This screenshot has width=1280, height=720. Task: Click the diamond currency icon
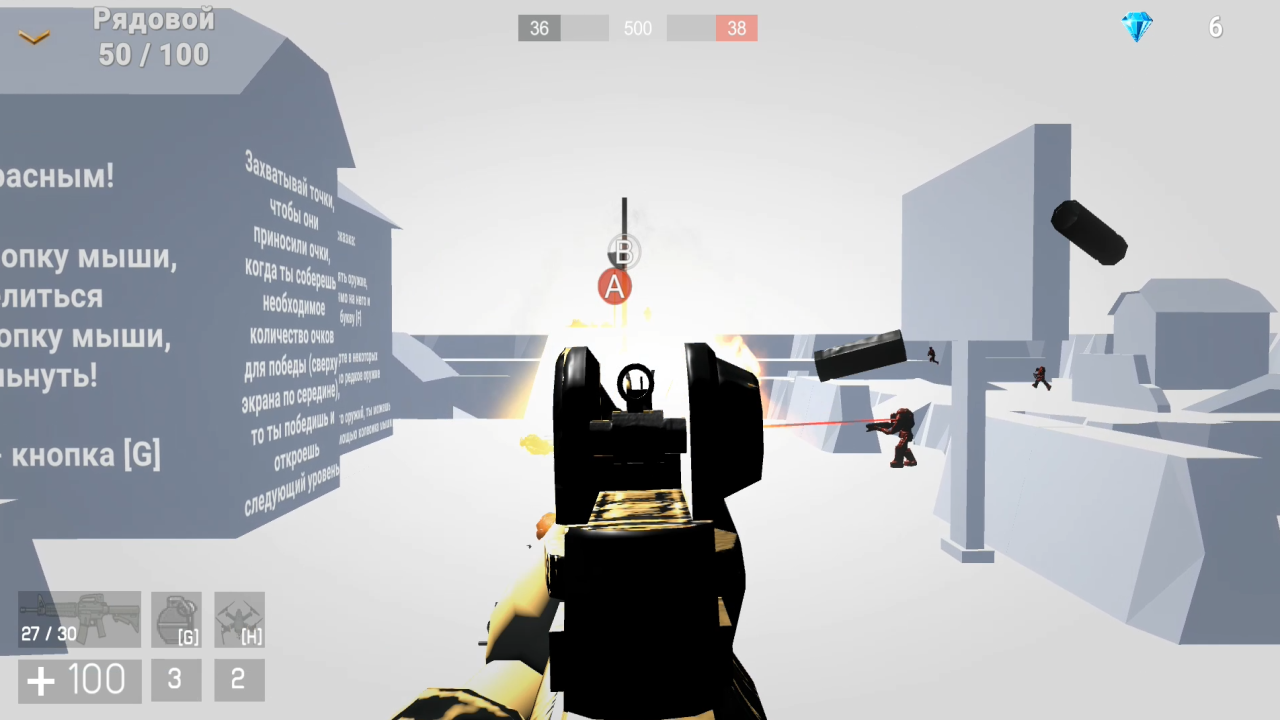1138,28
